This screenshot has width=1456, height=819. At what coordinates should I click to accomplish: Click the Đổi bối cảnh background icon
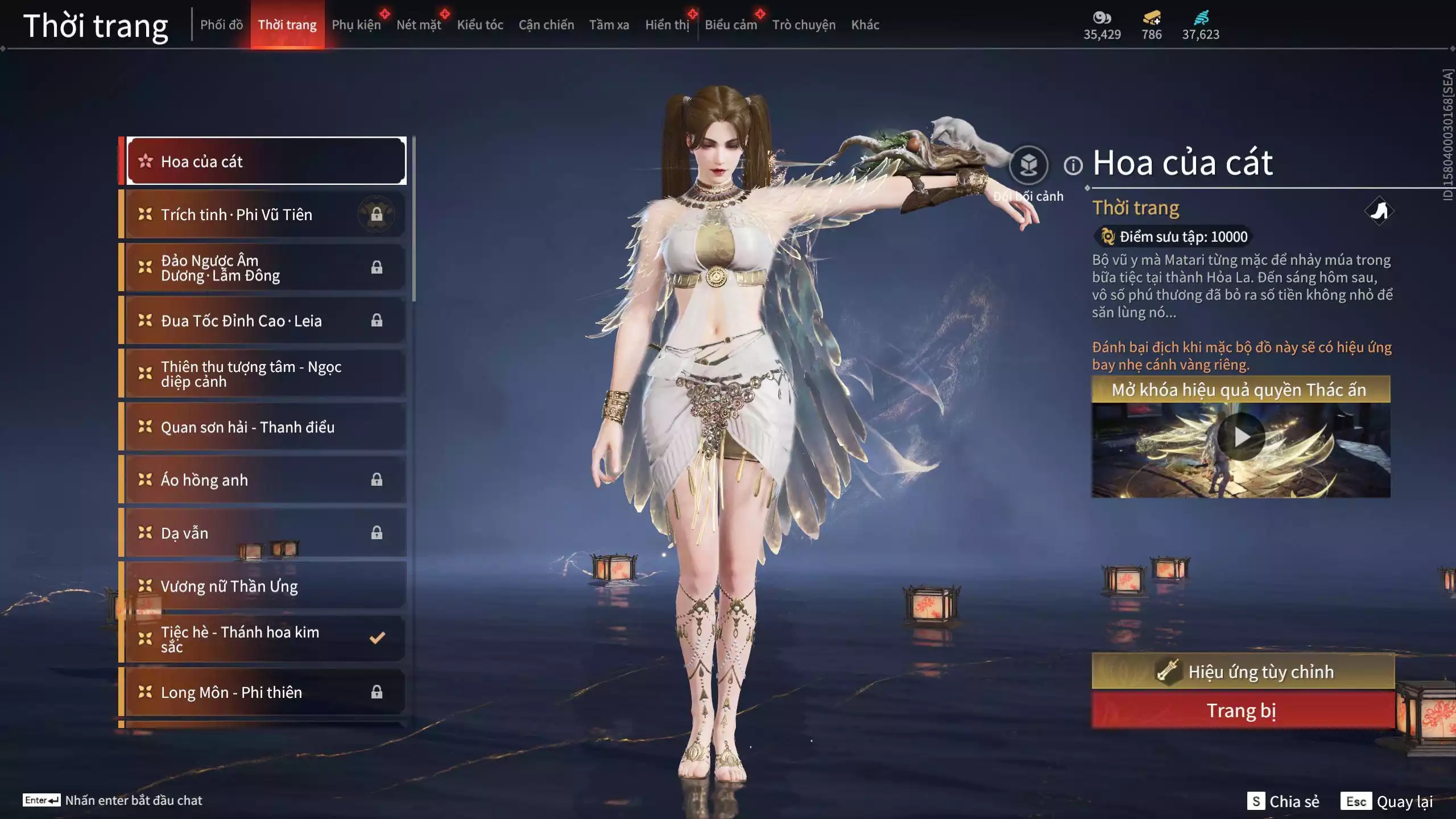(1028, 166)
